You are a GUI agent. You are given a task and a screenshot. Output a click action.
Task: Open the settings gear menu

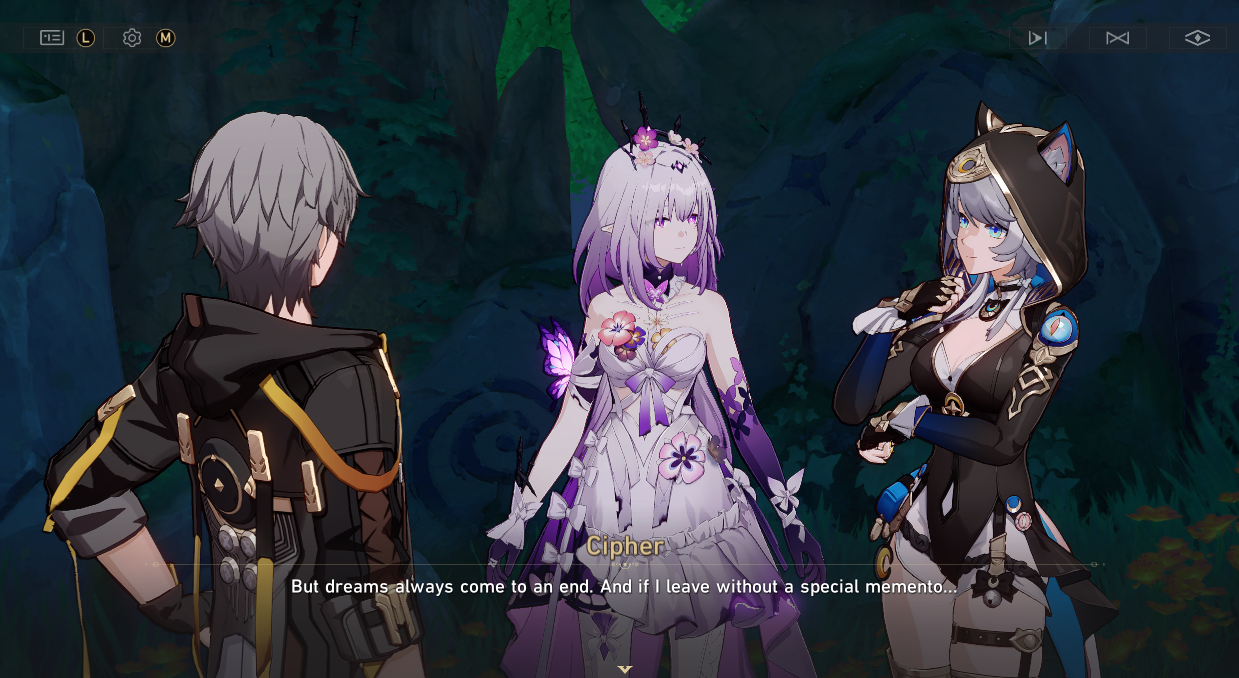click(x=132, y=38)
